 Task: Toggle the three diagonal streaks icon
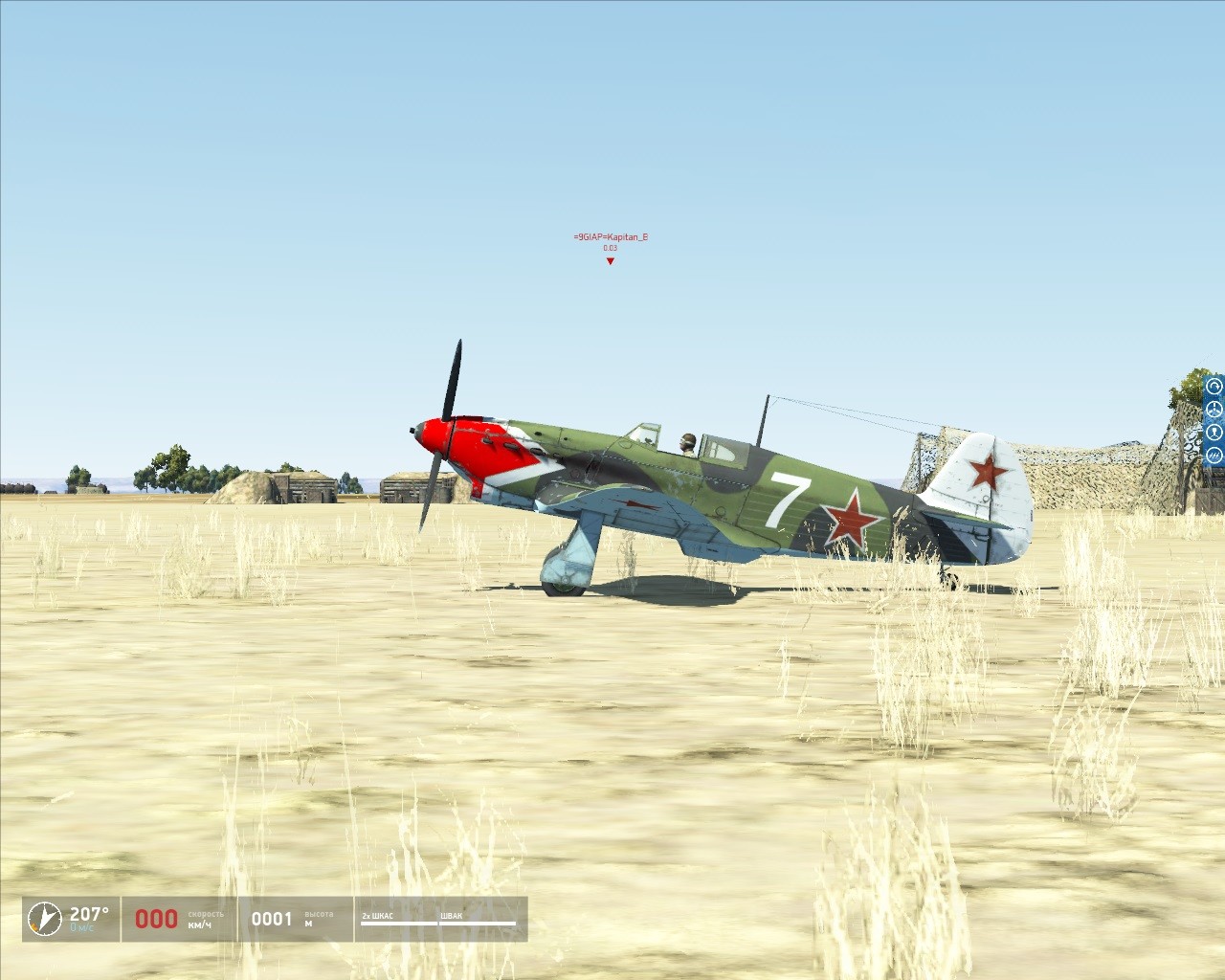click(1214, 456)
